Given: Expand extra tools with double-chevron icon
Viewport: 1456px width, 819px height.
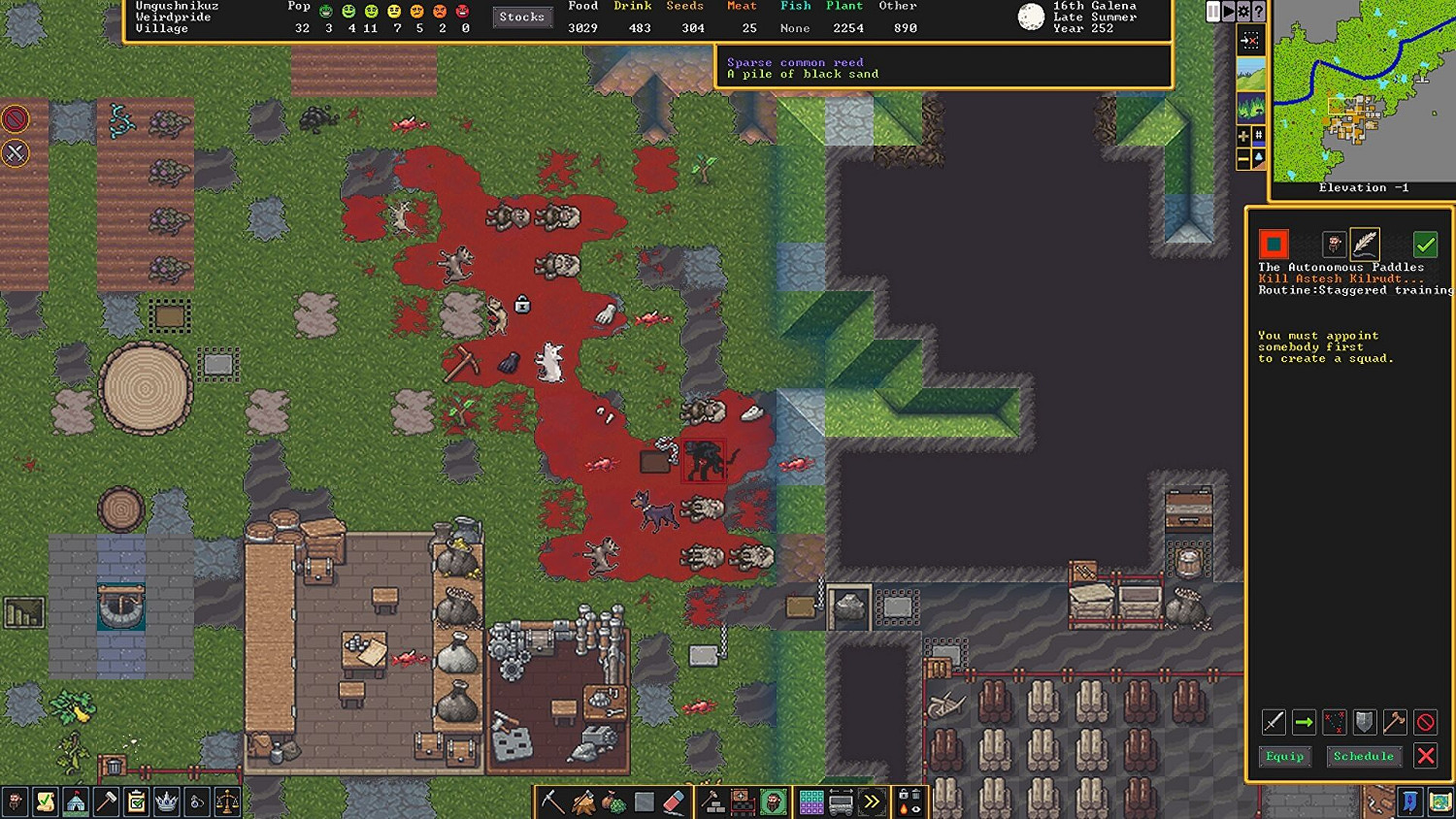Looking at the screenshot, I should 872,801.
